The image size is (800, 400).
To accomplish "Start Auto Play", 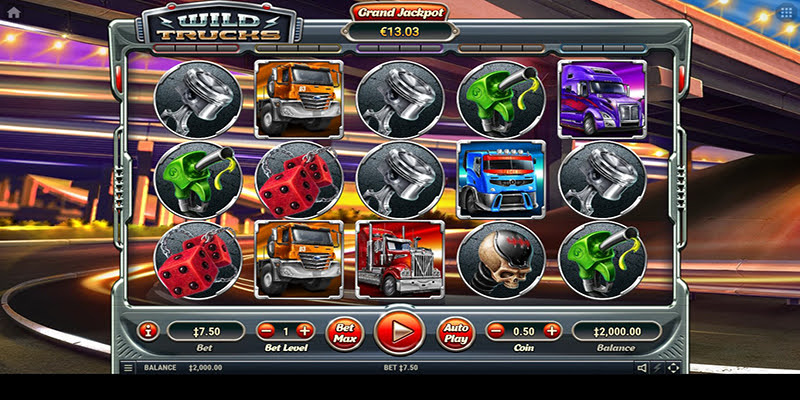I will (x=454, y=331).
